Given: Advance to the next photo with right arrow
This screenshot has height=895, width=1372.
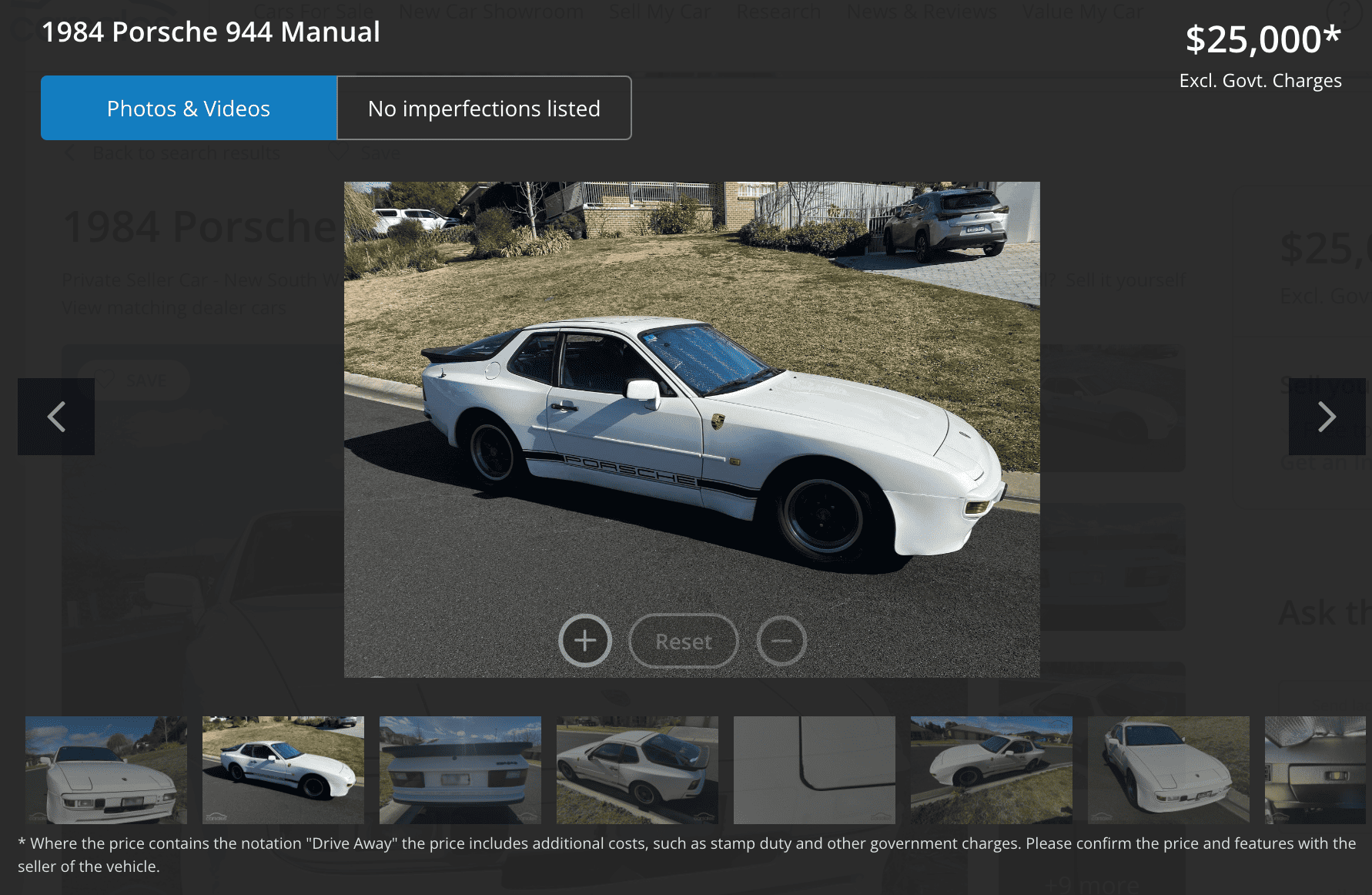Looking at the screenshot, I should 1327,417.
